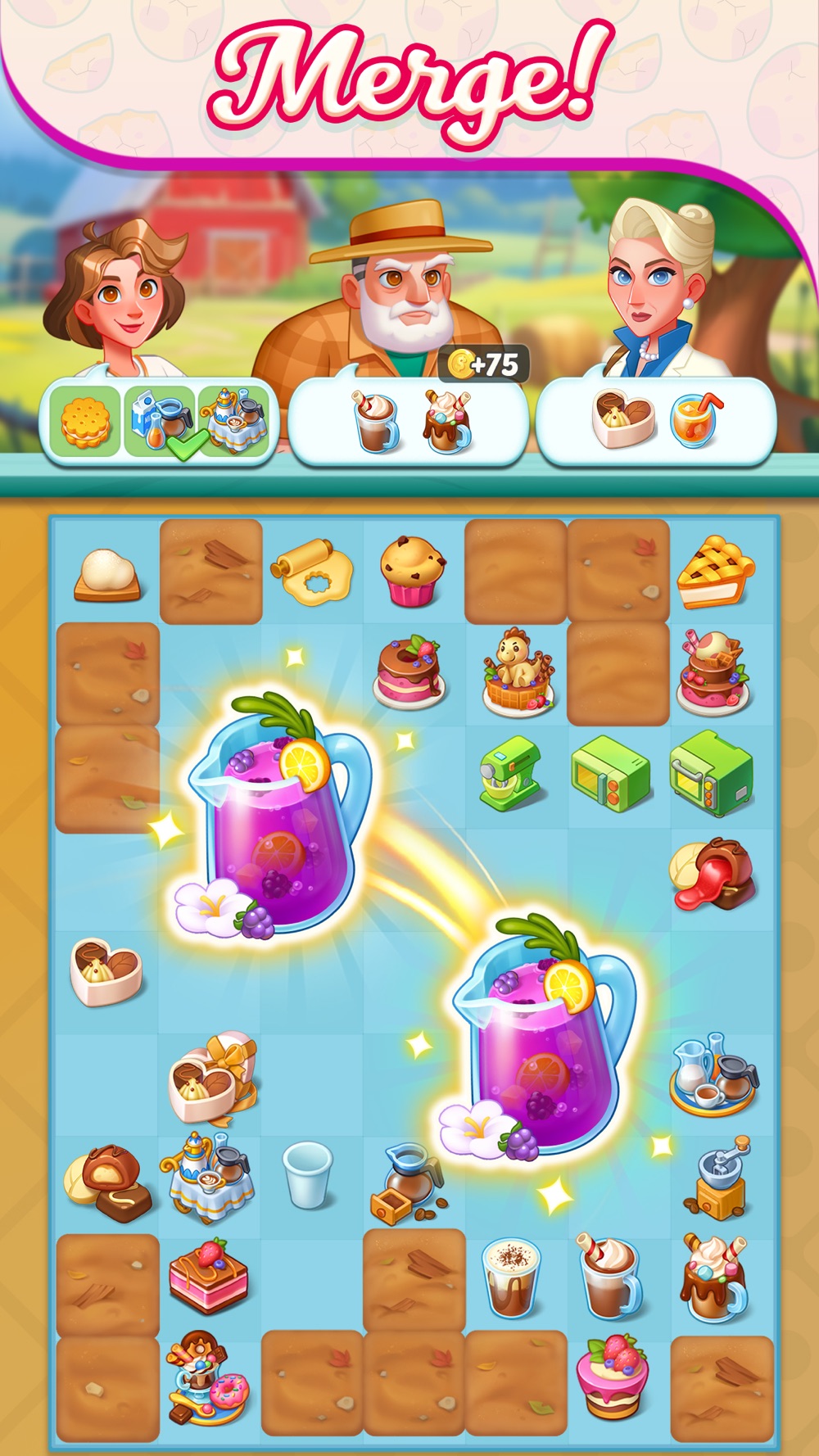
Task: Tap the orange juice order icon
Action: tap(695, 420)
